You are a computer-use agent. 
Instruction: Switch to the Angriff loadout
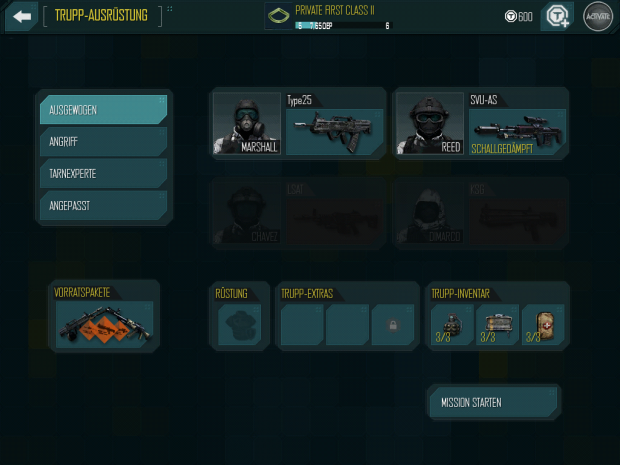(102, 141)
